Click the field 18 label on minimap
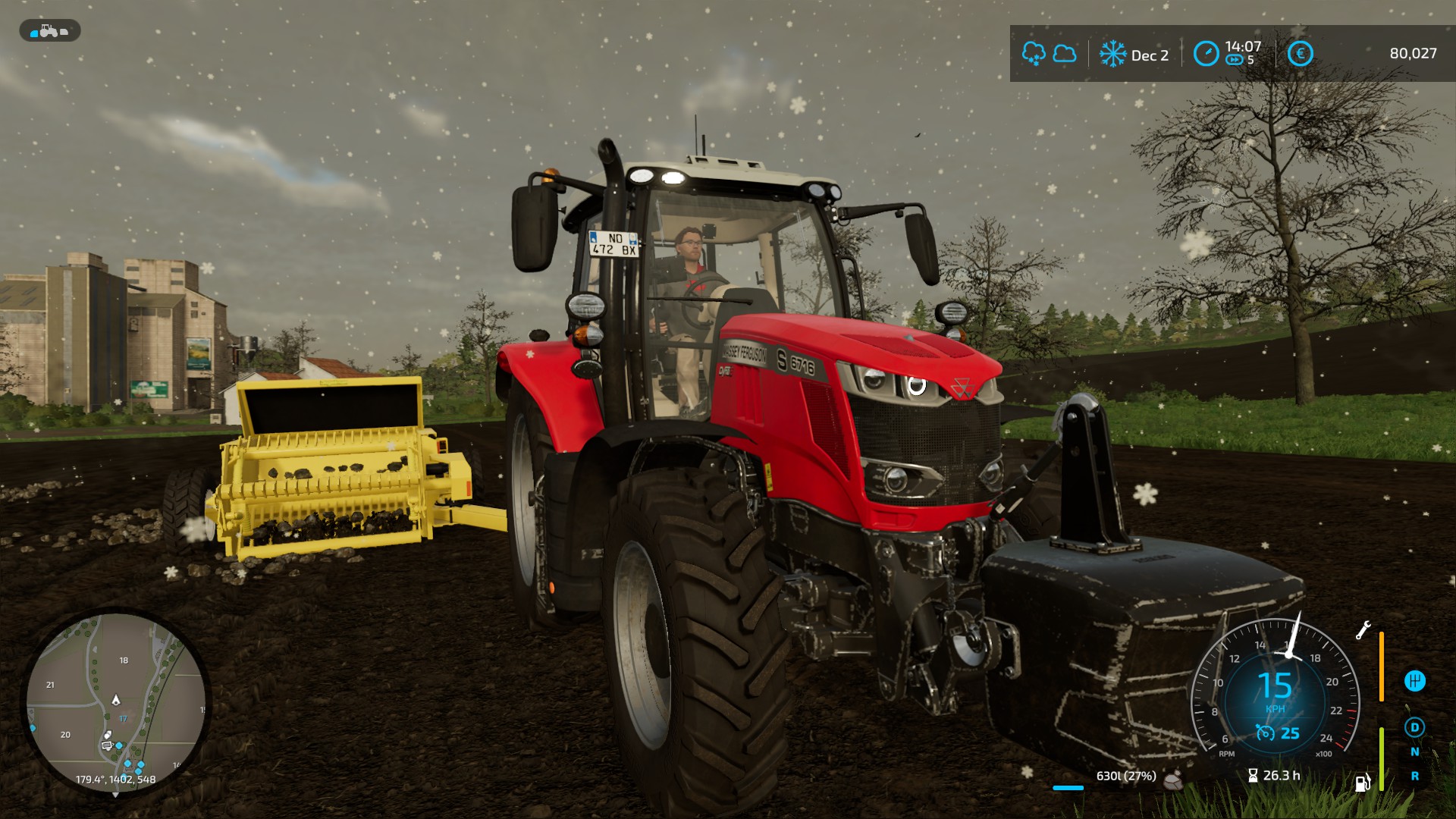 (124, 661)
